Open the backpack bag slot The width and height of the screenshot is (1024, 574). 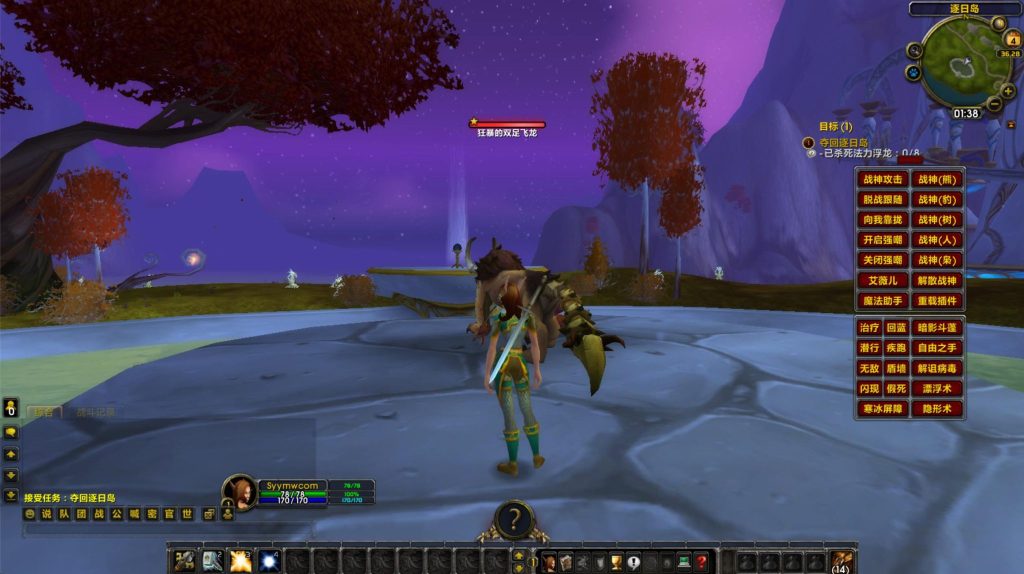point(841,560)
